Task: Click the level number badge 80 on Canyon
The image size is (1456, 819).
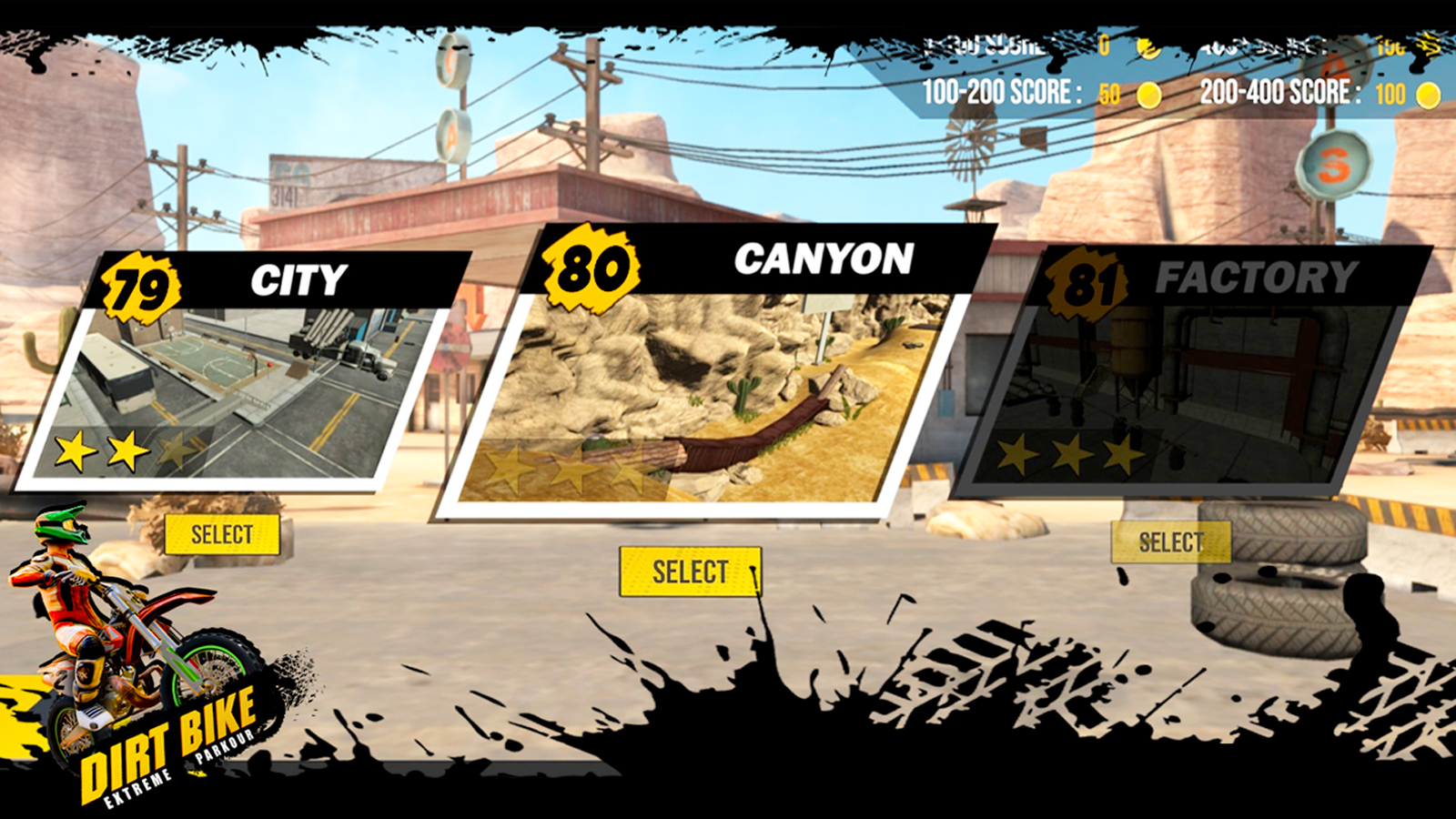Action: 591,266
